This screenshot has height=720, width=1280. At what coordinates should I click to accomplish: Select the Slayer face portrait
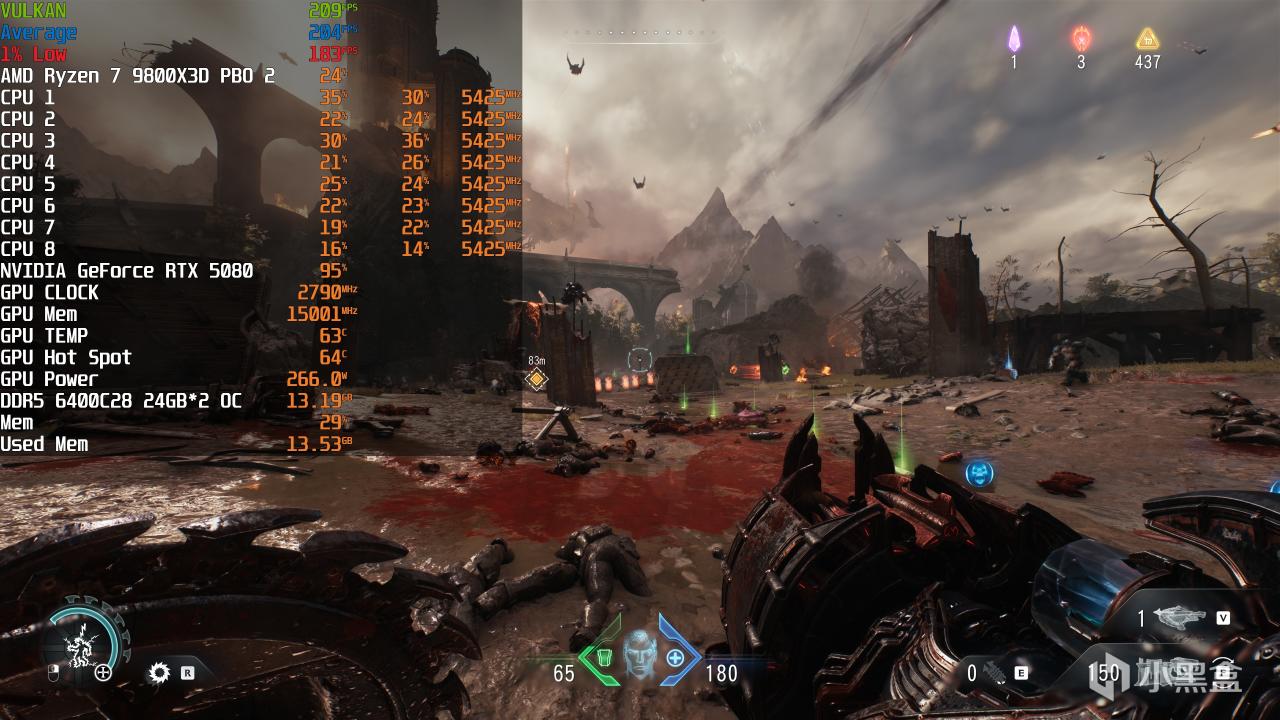coord(639,655)
